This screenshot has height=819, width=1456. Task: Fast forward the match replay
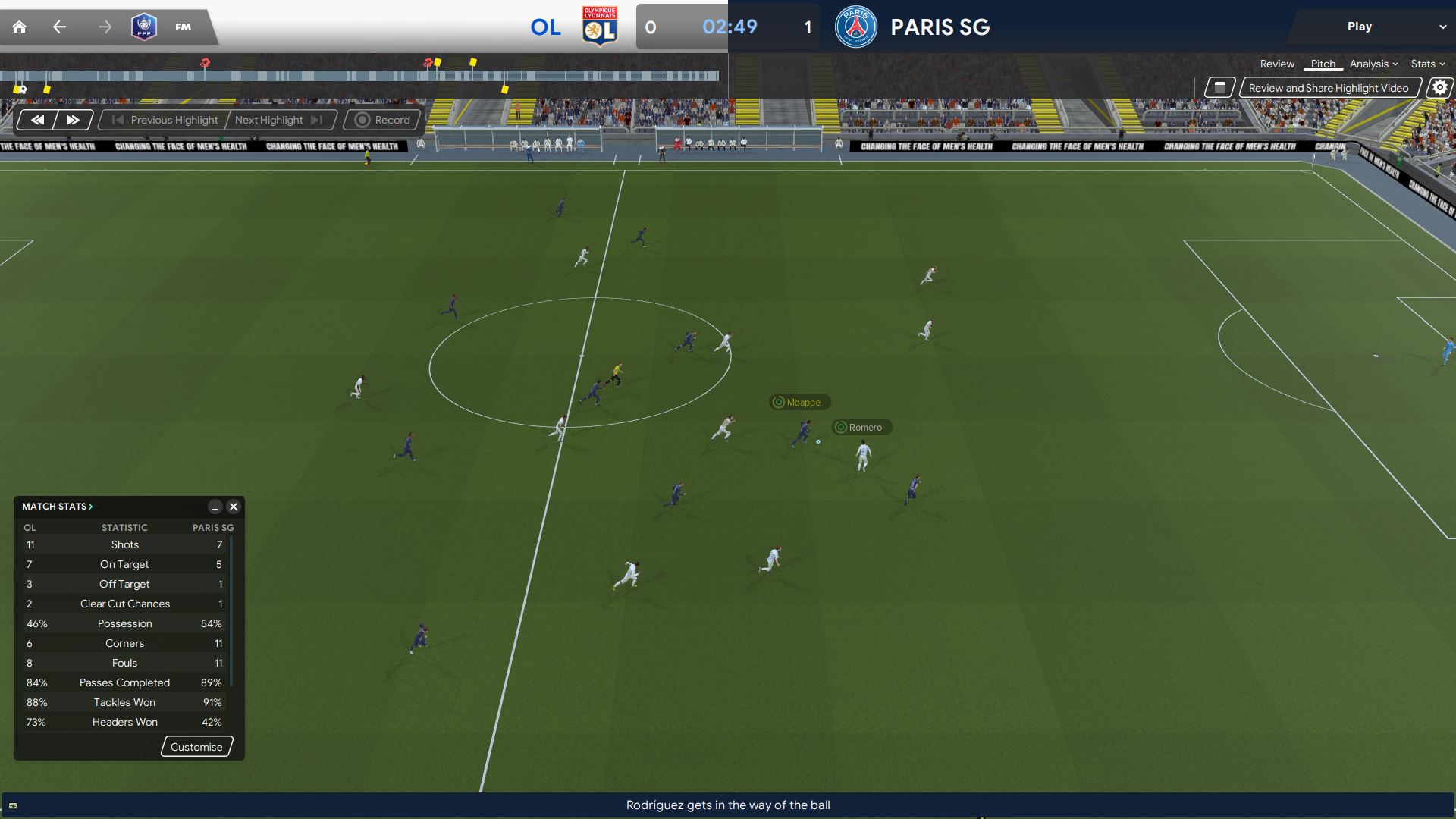point(73,120)
